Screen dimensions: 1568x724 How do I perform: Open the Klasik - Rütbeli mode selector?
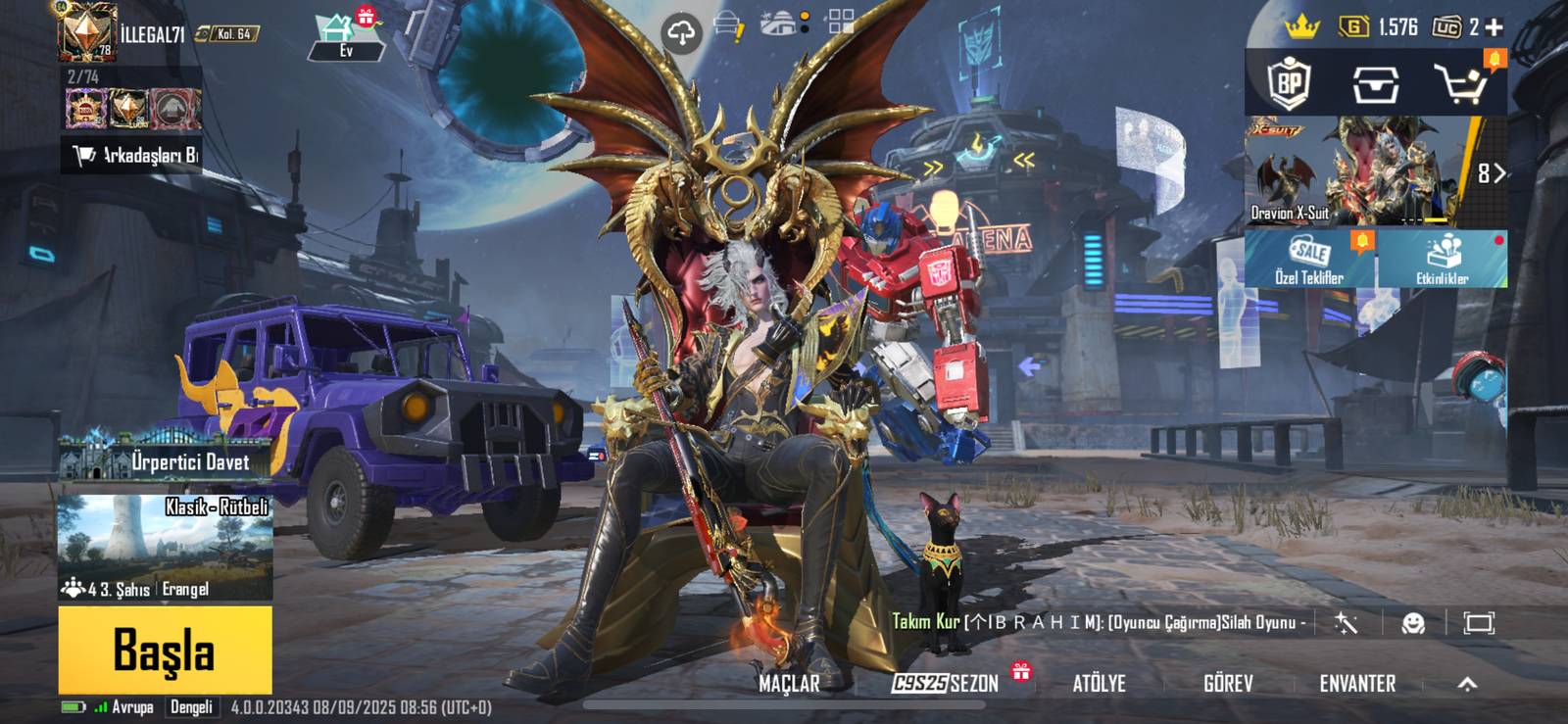coord(165,547)
